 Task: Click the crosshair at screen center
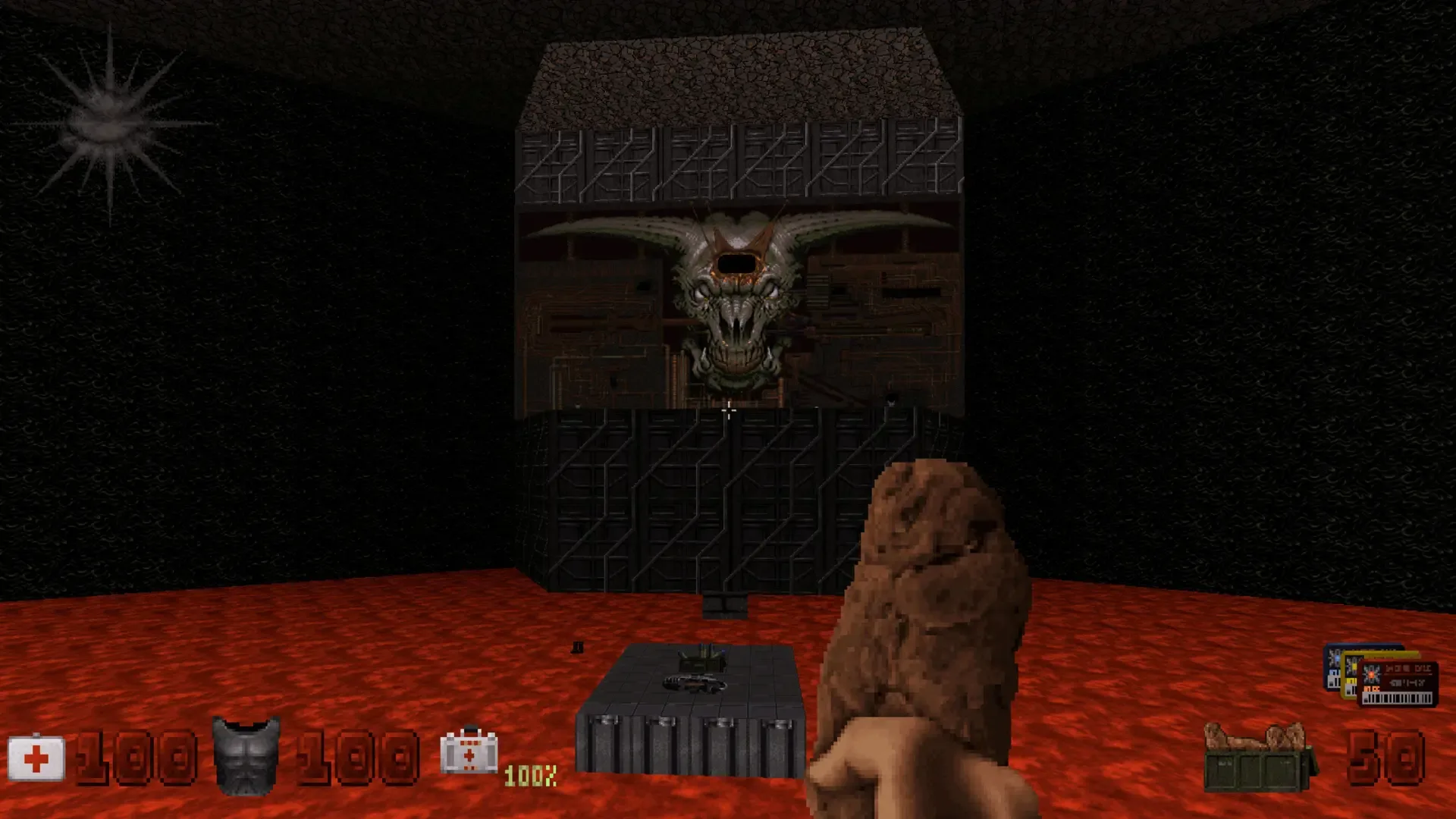(x=728, y=409)
